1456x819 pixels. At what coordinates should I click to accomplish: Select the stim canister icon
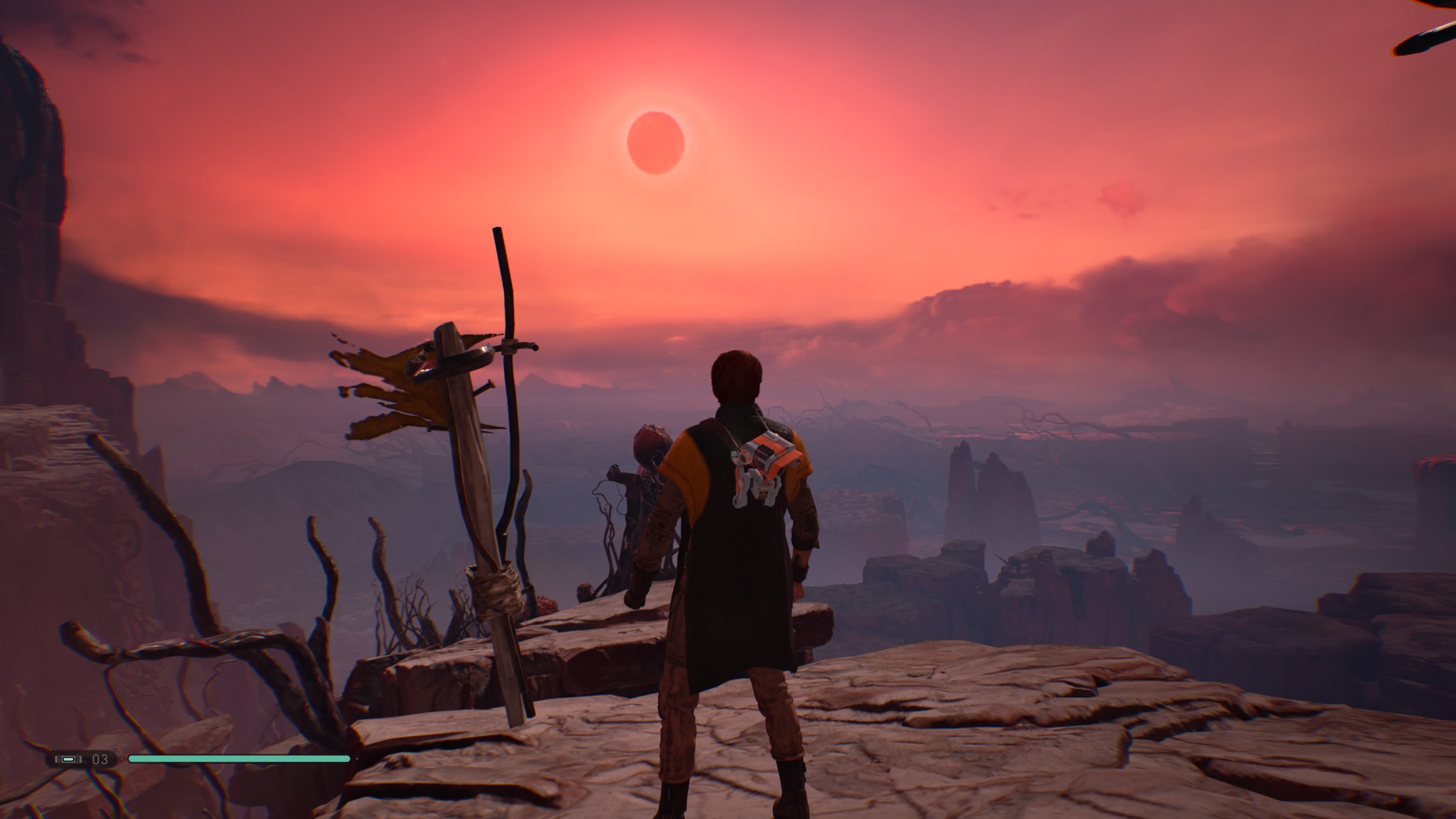coord(68,759)
